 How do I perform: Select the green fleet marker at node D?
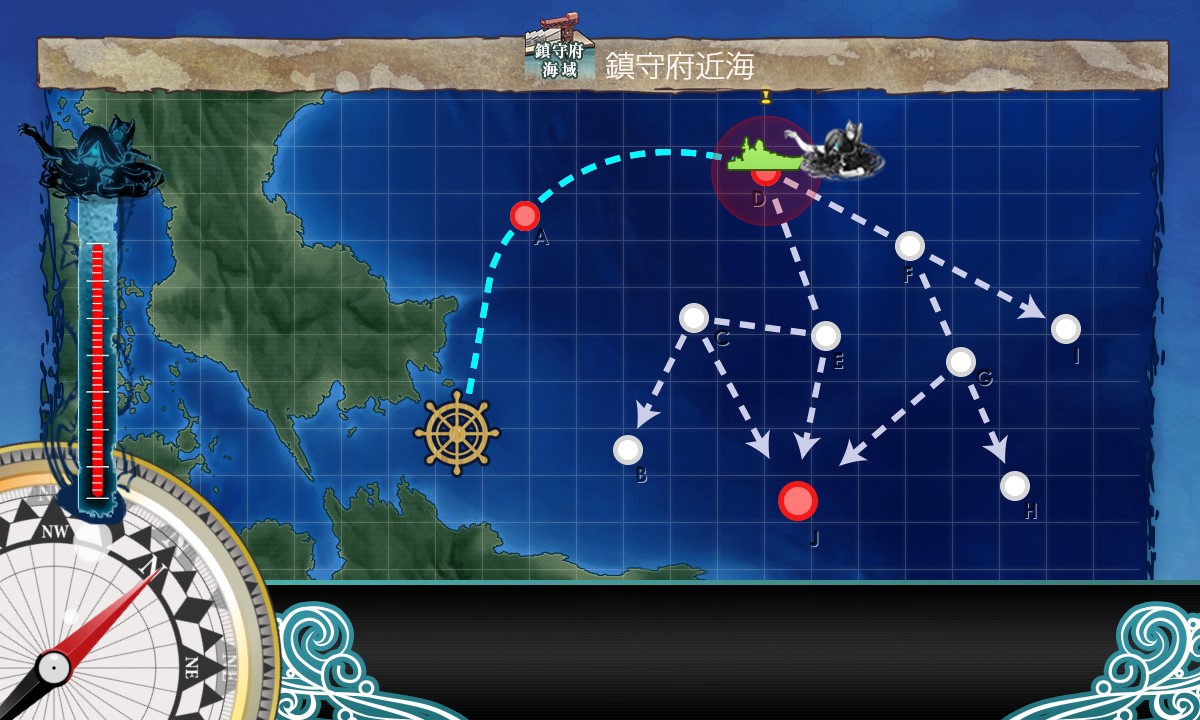point(763,157)
